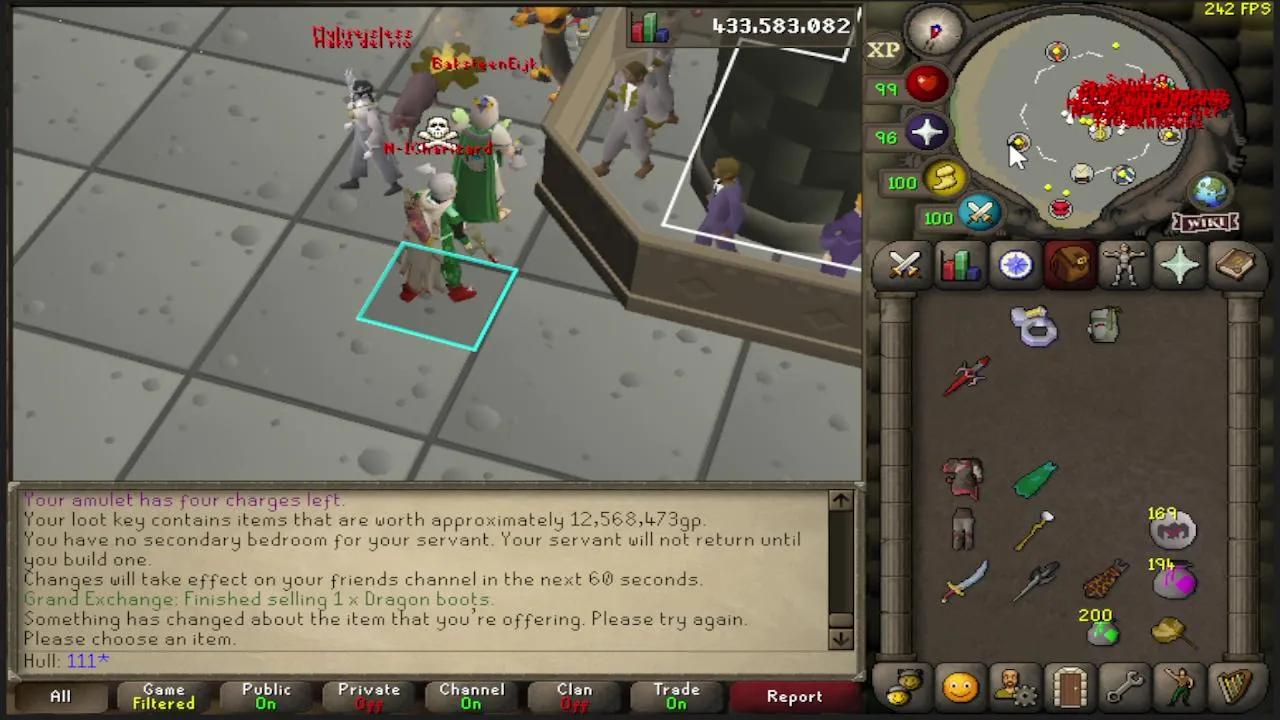Open the Prayer tab
Viewport: 1280px width, 720px height.
tap(1178, 264)
